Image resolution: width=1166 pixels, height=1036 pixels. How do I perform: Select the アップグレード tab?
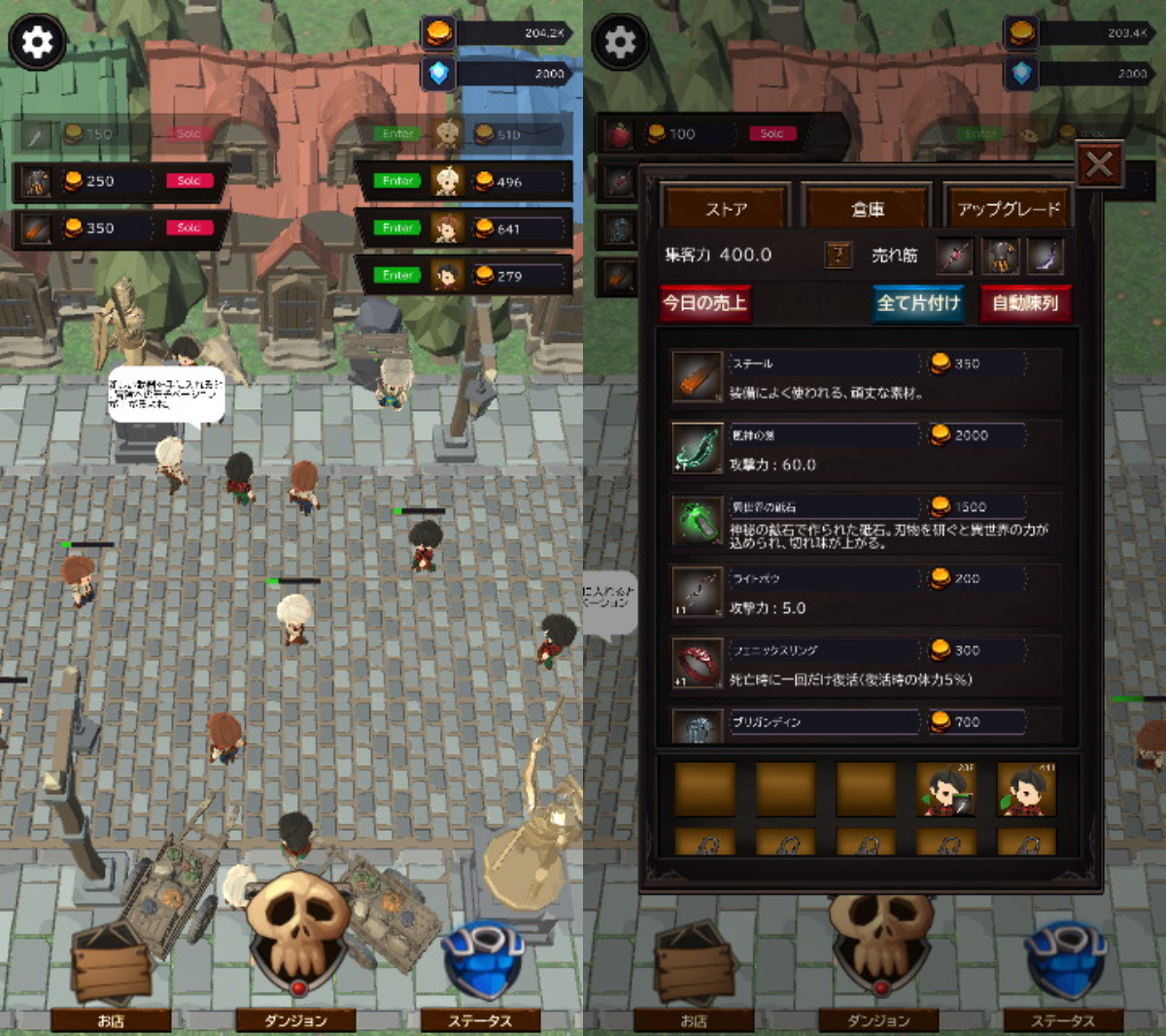click(1009, 208)
